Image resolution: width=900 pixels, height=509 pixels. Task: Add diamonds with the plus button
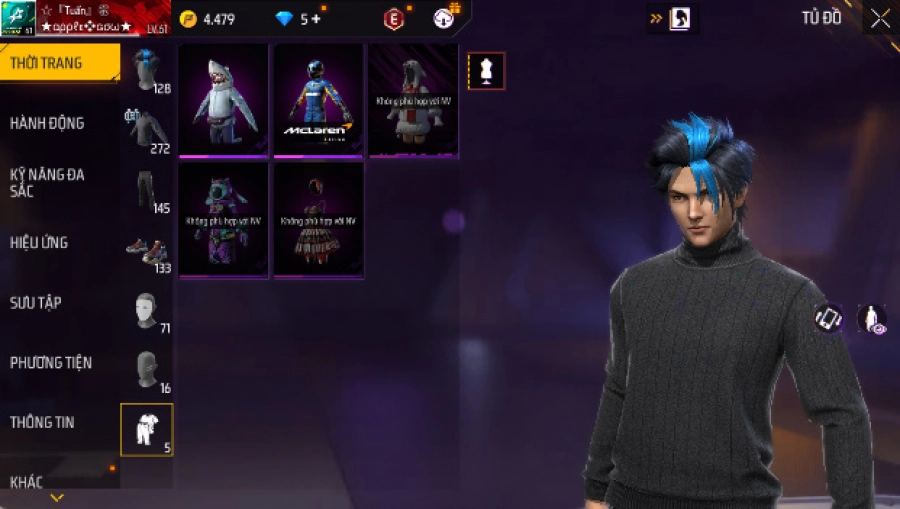(316, 19)
